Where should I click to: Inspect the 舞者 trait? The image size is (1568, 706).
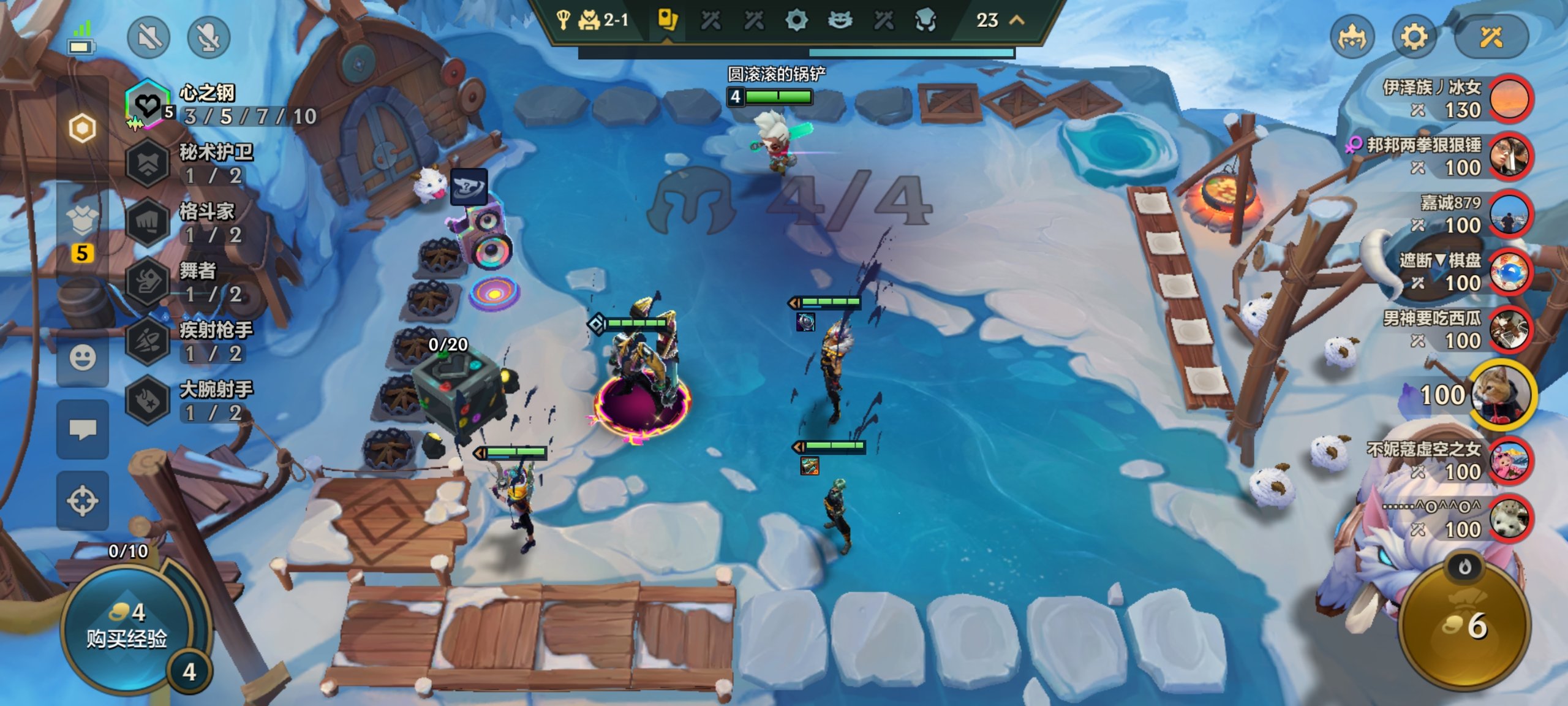pyautogui.click(x=148, y=282)
